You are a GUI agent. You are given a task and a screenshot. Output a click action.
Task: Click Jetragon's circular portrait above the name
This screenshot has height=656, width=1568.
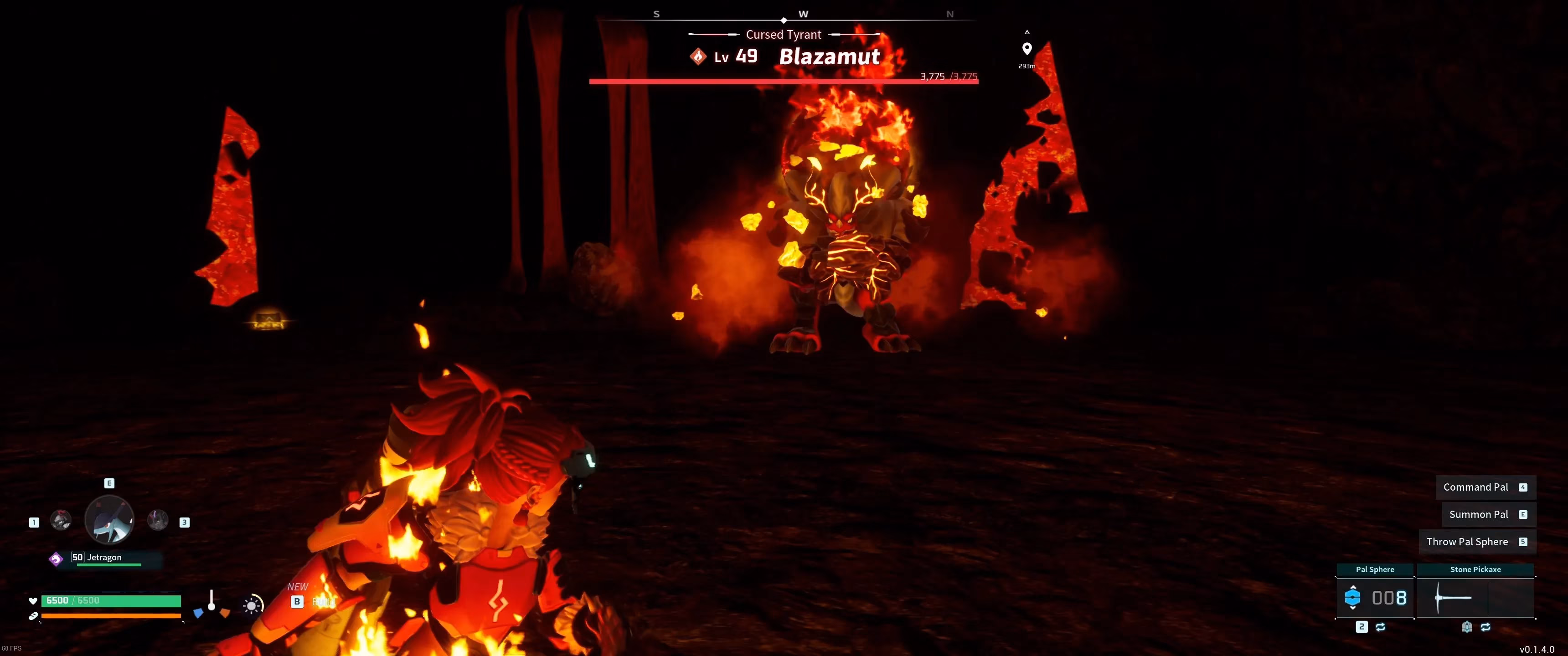pos(109,519)
